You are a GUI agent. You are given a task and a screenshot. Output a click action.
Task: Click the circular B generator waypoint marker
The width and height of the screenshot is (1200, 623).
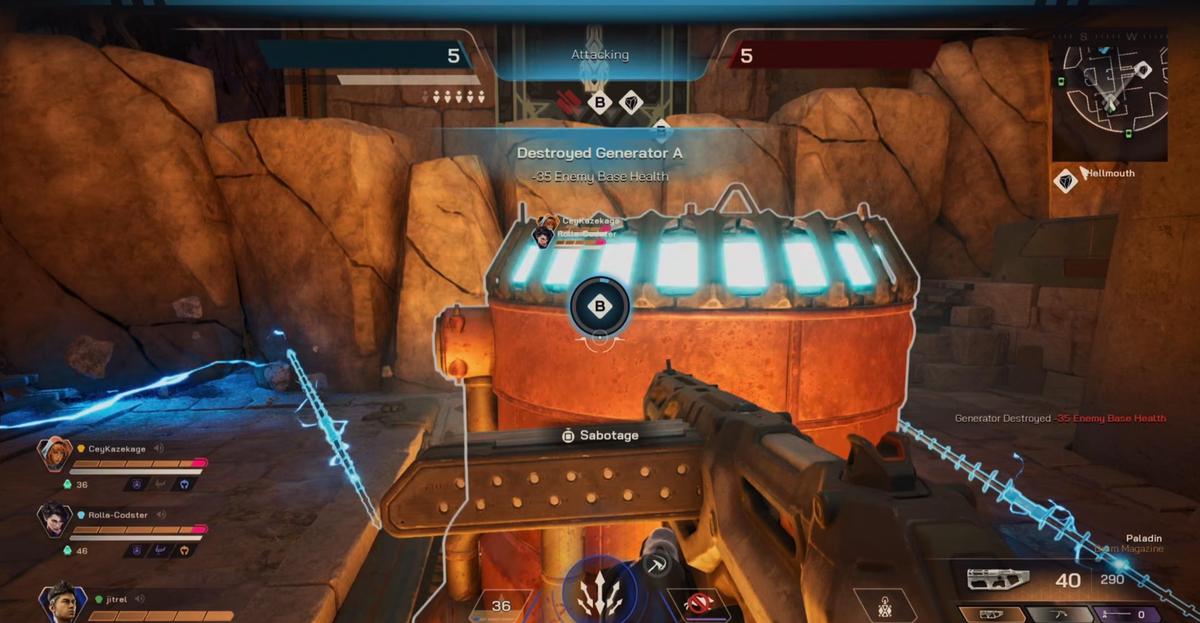(x=599, y=306)
